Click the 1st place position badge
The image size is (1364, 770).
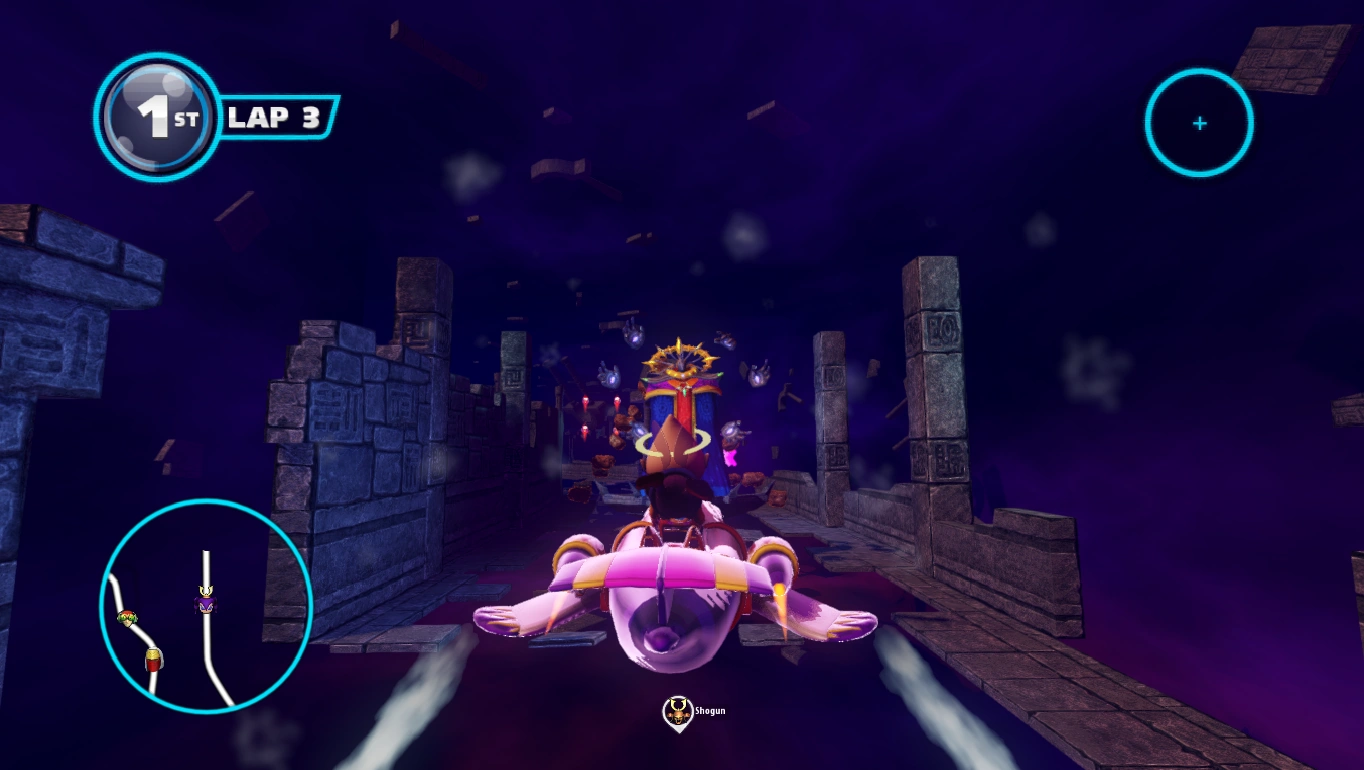pyautogui.click(x=158, y=118)
